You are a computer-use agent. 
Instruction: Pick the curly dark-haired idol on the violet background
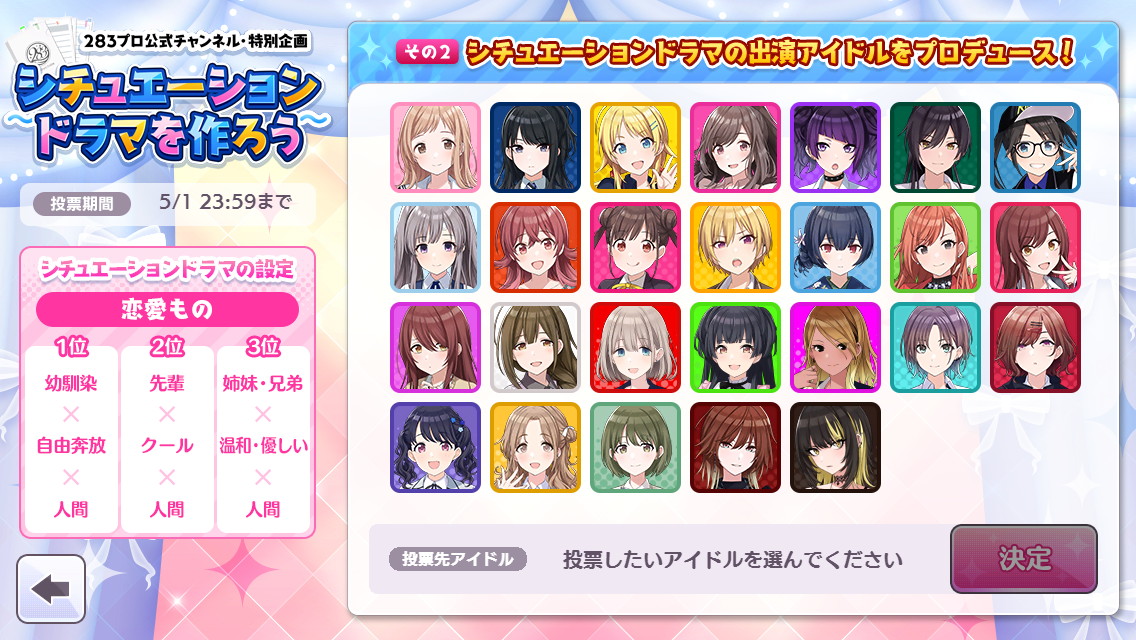[435, 447]
